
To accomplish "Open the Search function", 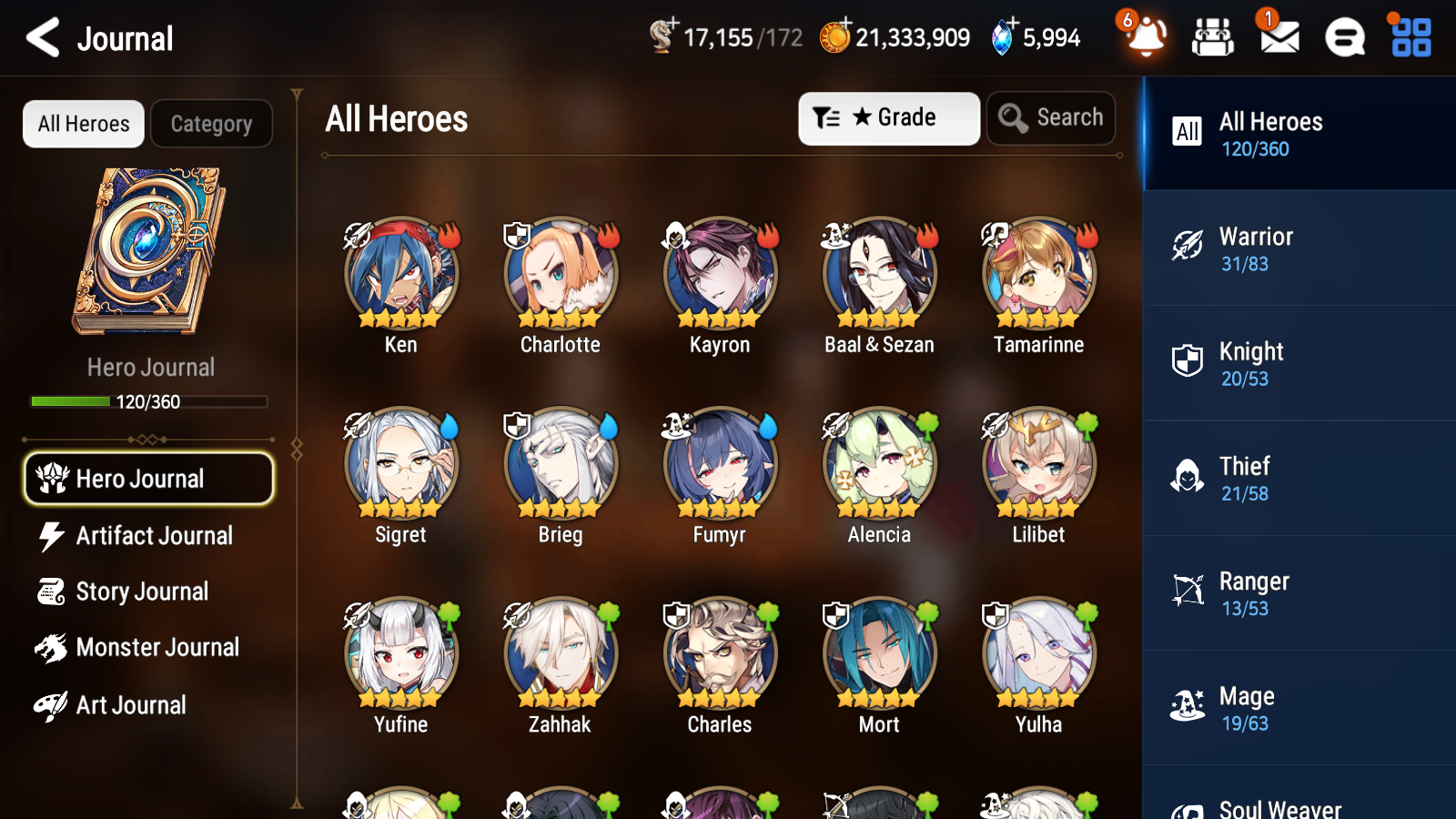I will [1051, 117].
